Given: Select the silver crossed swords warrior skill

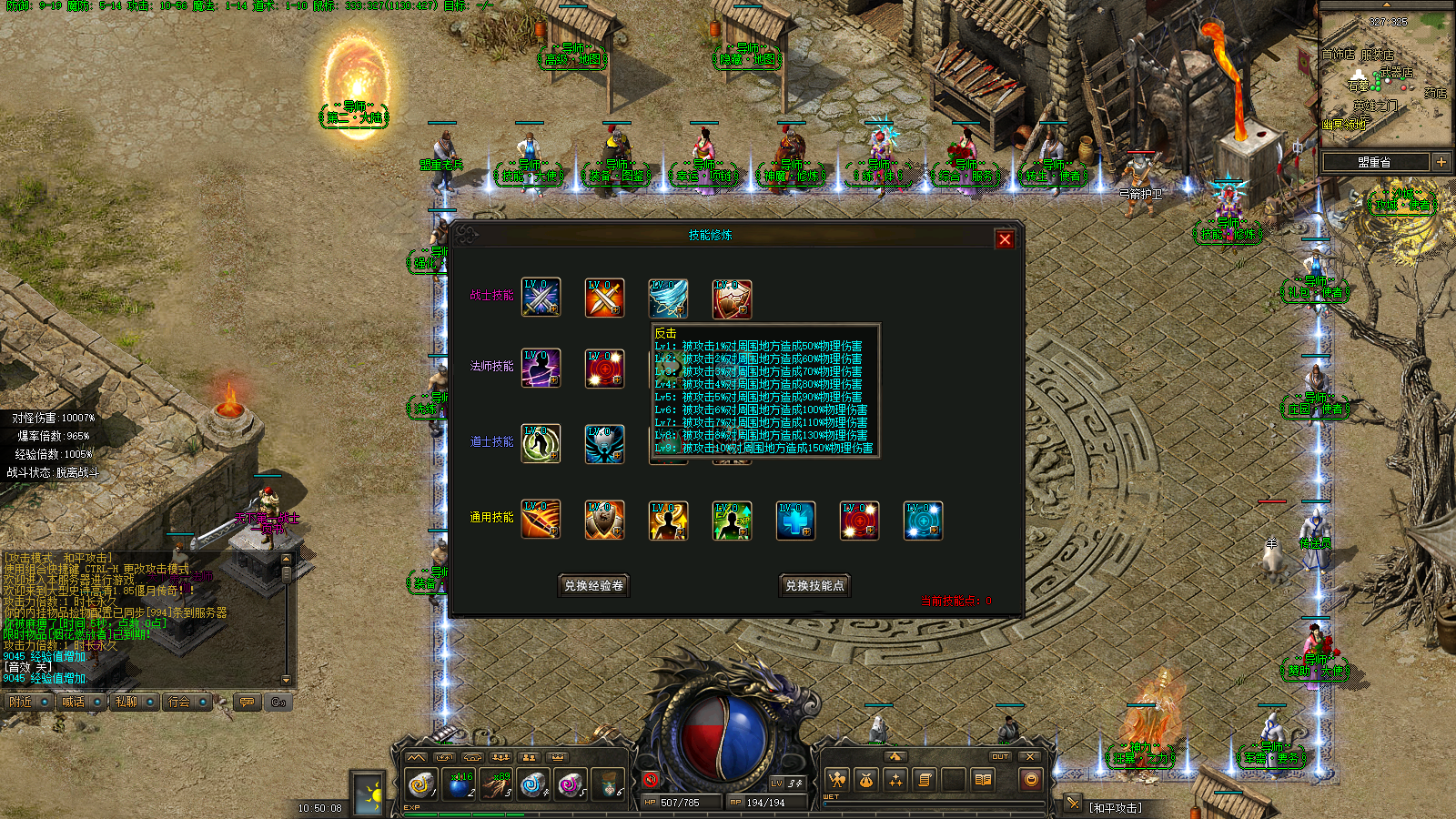Looking at the screenshot, I should [541, 298].
